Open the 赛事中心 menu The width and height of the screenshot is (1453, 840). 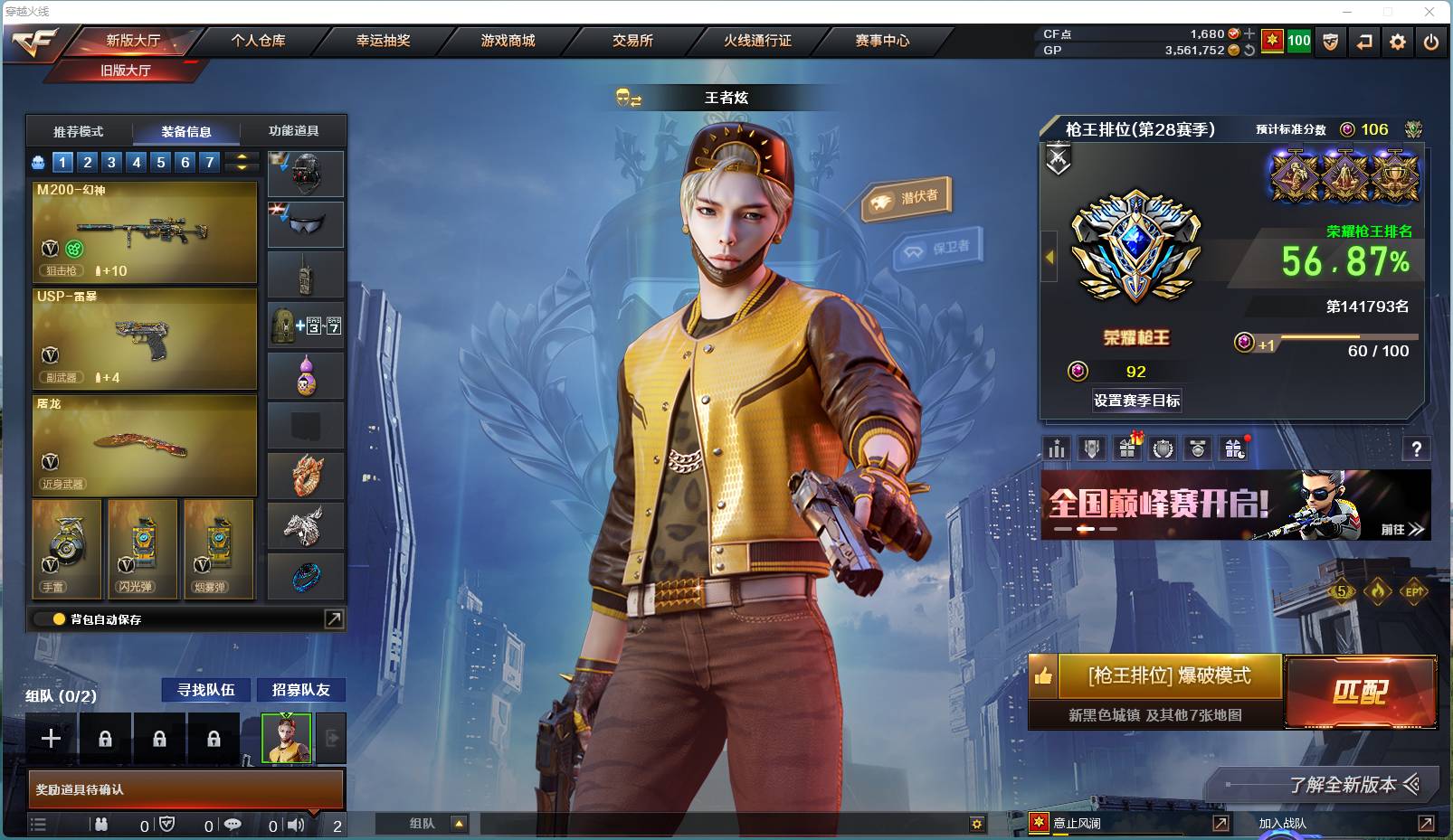click(882, 41)
